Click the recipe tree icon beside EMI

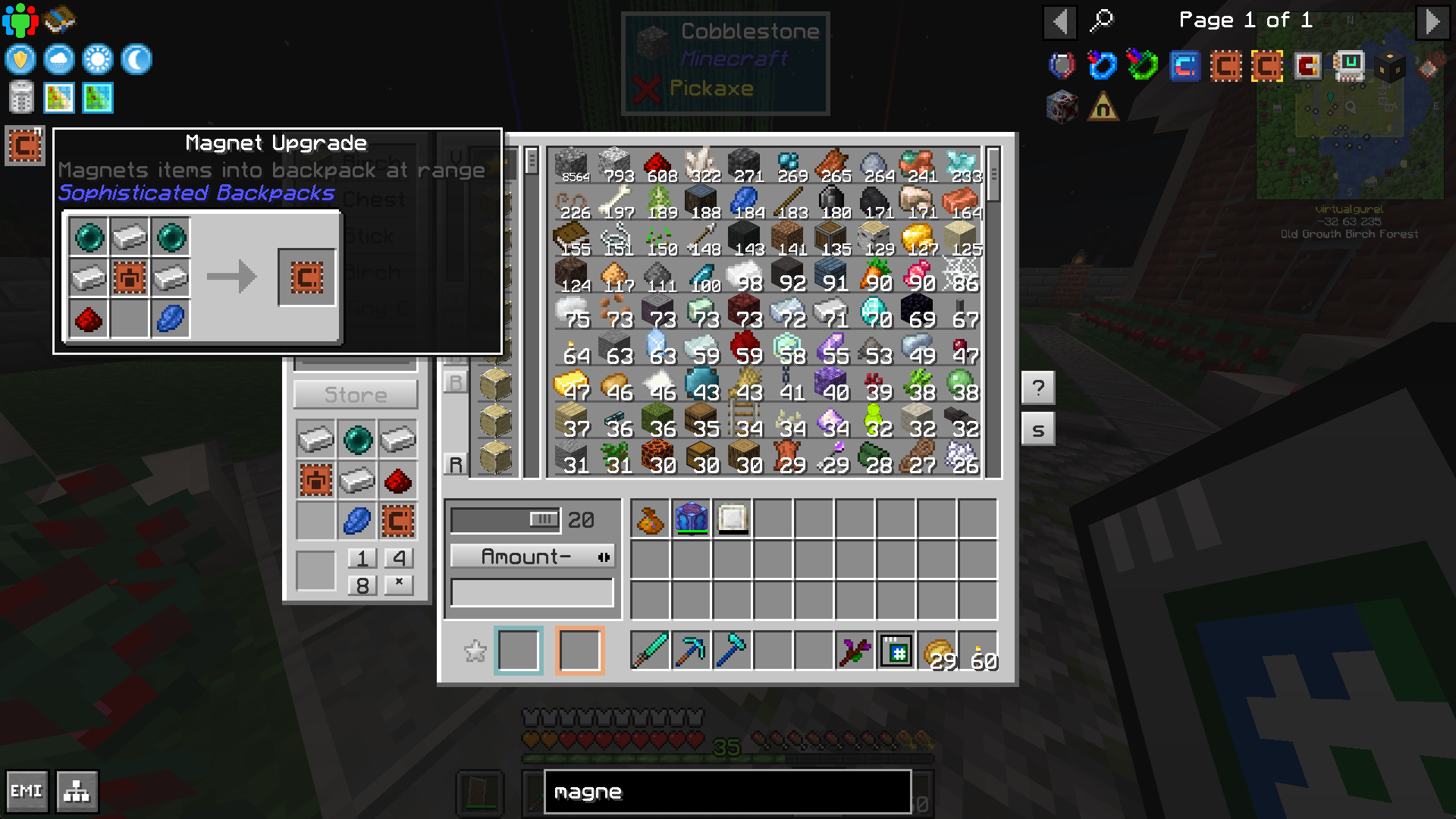coord(77,791)
